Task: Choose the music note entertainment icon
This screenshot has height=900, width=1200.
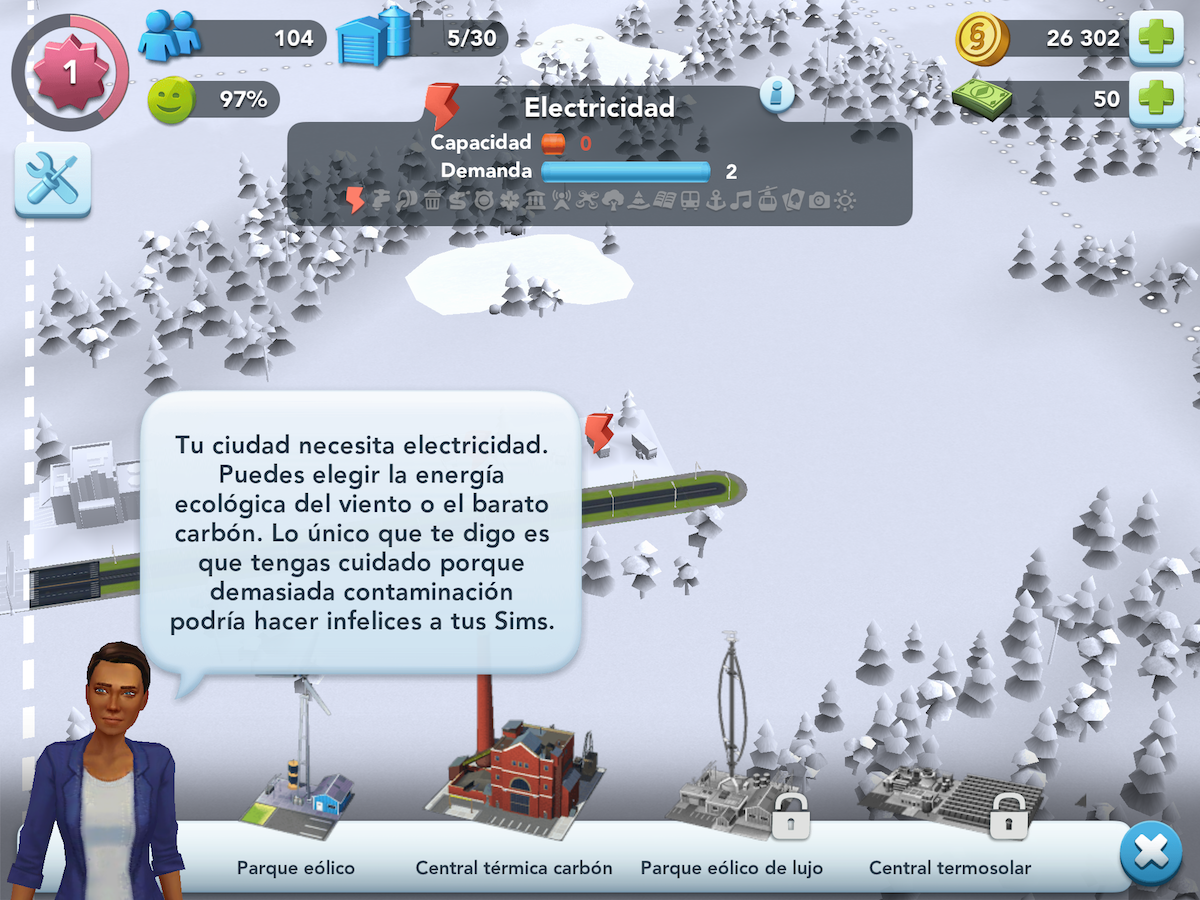Action: (741, 201)
